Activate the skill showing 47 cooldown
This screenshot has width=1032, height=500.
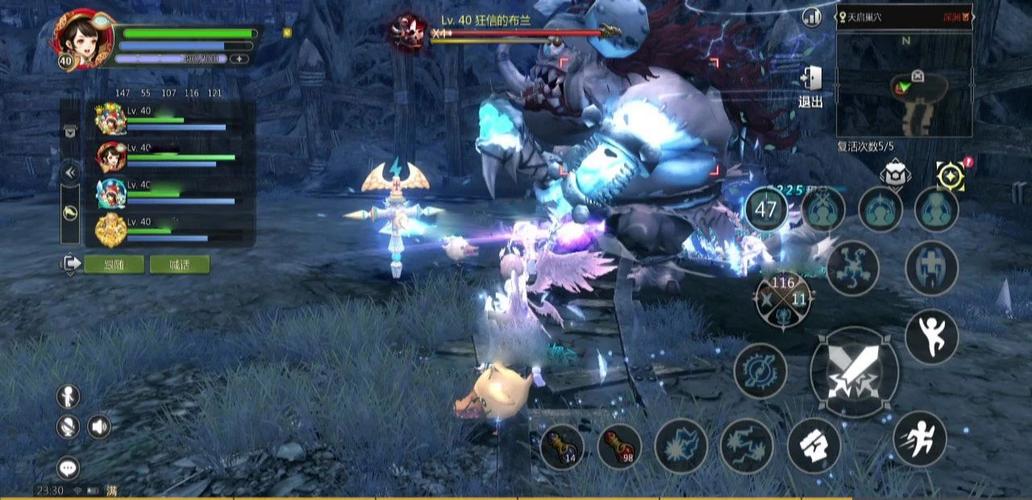pyautogui.click(x=767, y=210)
